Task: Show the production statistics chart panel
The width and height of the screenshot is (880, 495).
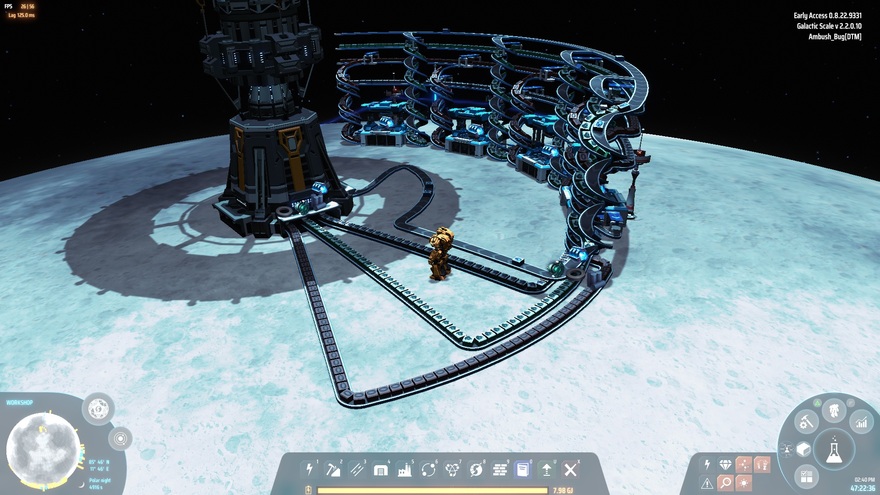Action: coord(860,423)
